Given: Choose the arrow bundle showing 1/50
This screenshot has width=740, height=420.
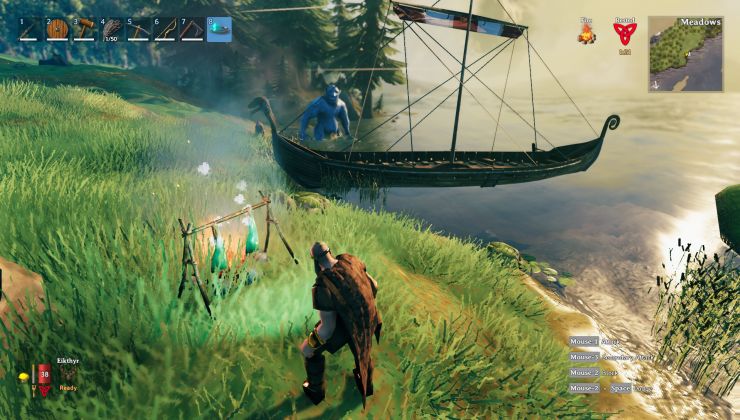Looking at the screenshot, I should pyautogui.click(x=112, y=29).
